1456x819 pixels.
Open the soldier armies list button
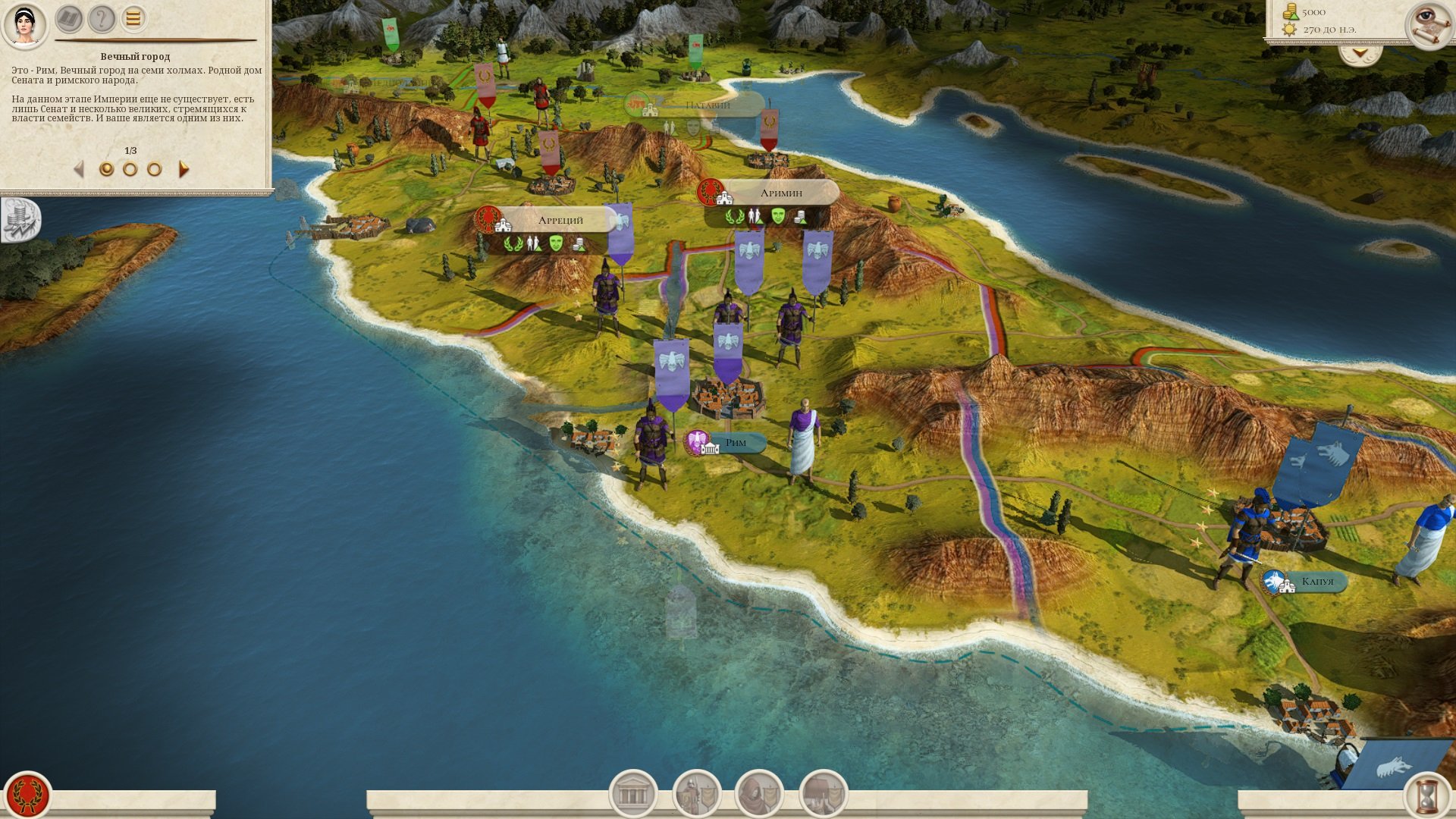pos(696,794)
